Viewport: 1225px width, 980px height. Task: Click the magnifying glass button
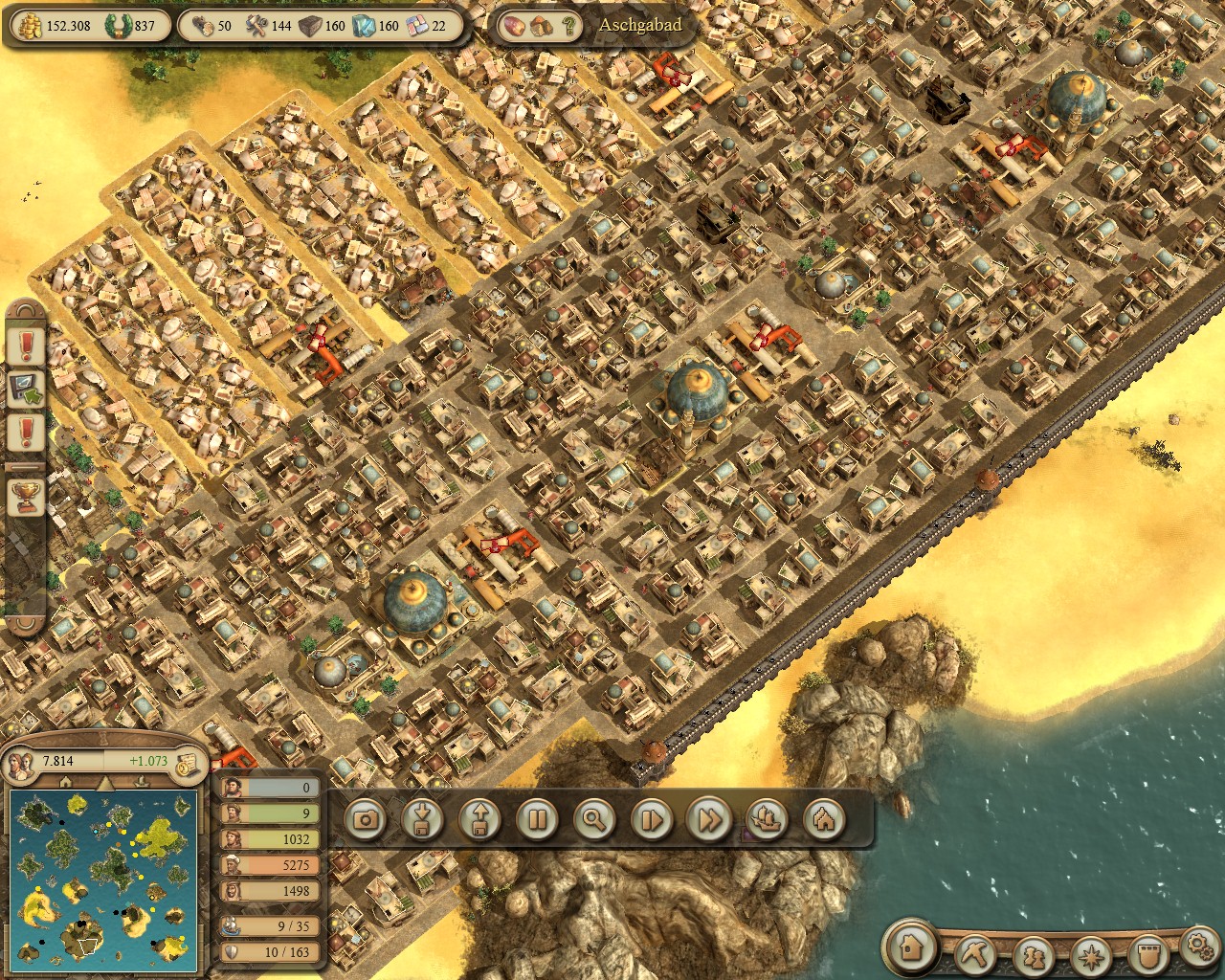tap(594, 819)
